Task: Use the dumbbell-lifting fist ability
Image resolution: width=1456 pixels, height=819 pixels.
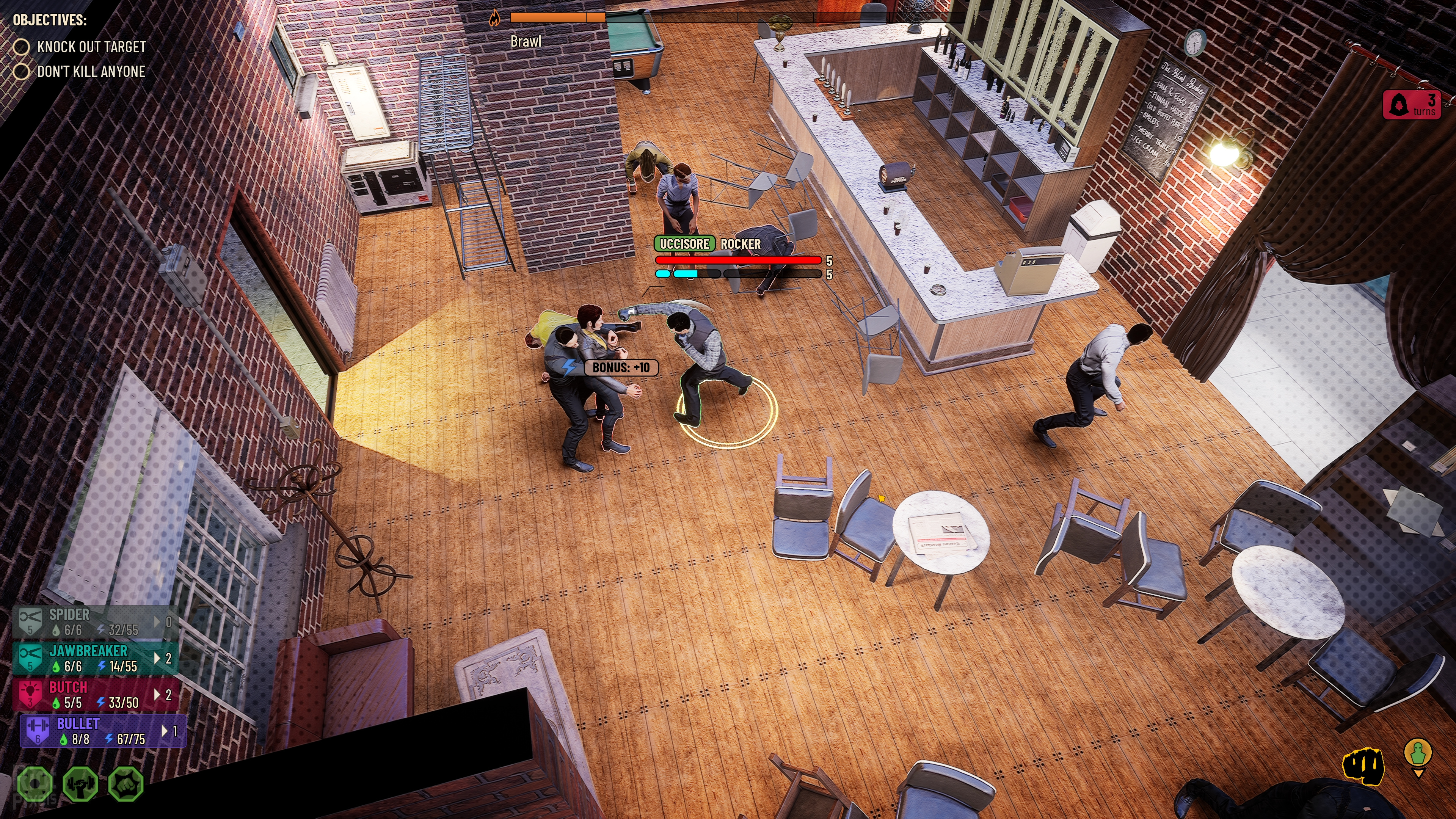Action: click(x=80, y=784)
